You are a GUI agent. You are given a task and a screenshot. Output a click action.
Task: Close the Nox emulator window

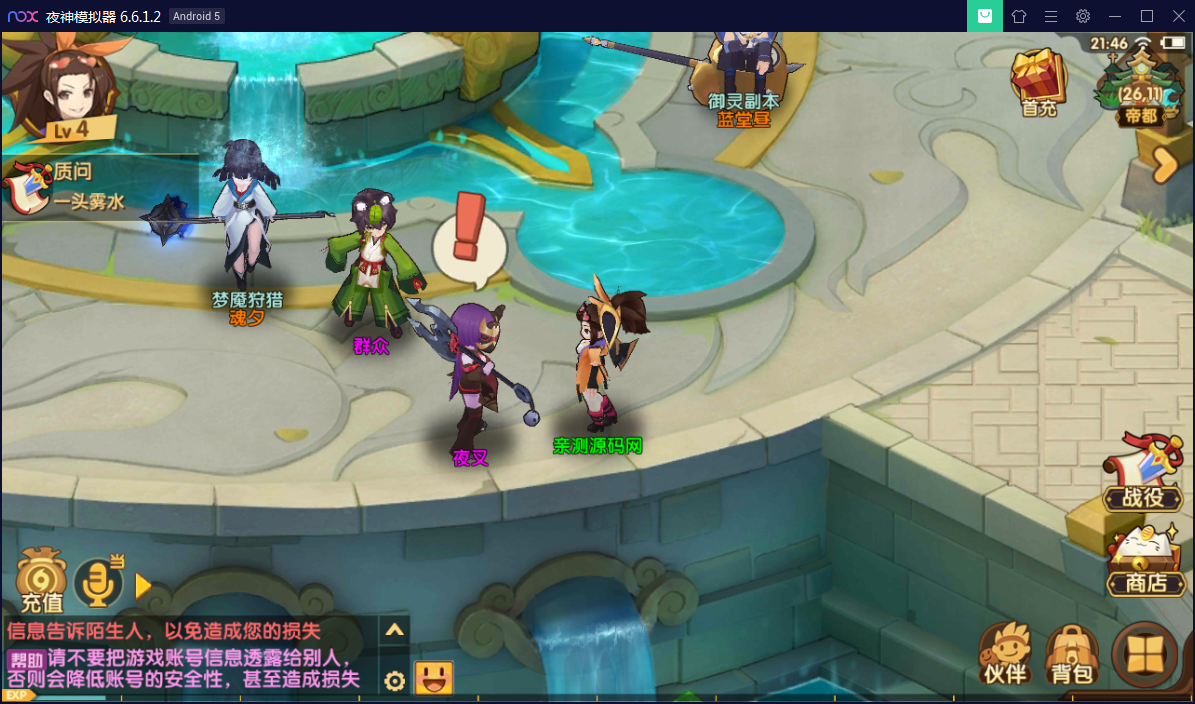pos(1178,16)
